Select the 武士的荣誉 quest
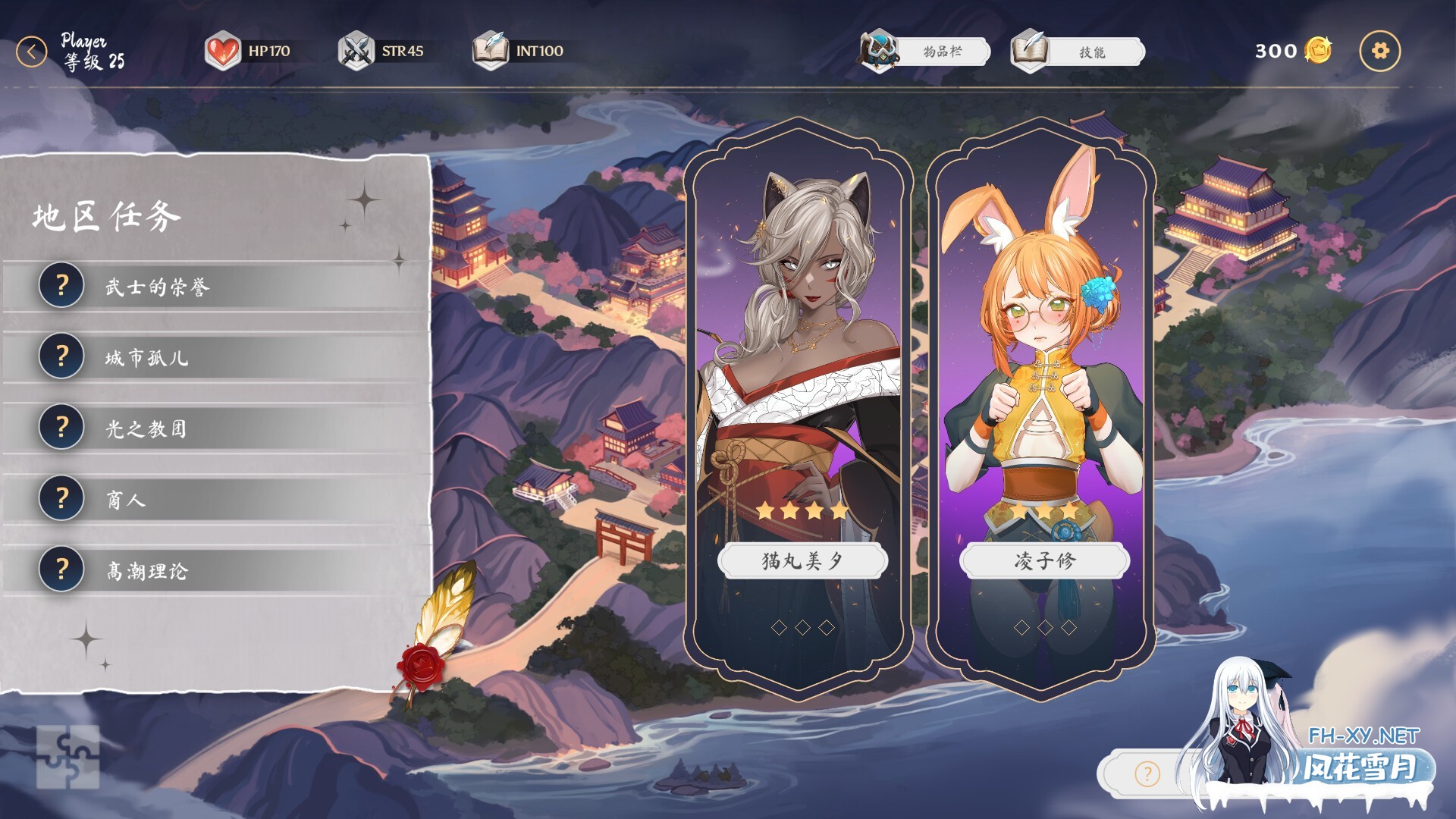The image size is (1456, 819). click(216, 287)
